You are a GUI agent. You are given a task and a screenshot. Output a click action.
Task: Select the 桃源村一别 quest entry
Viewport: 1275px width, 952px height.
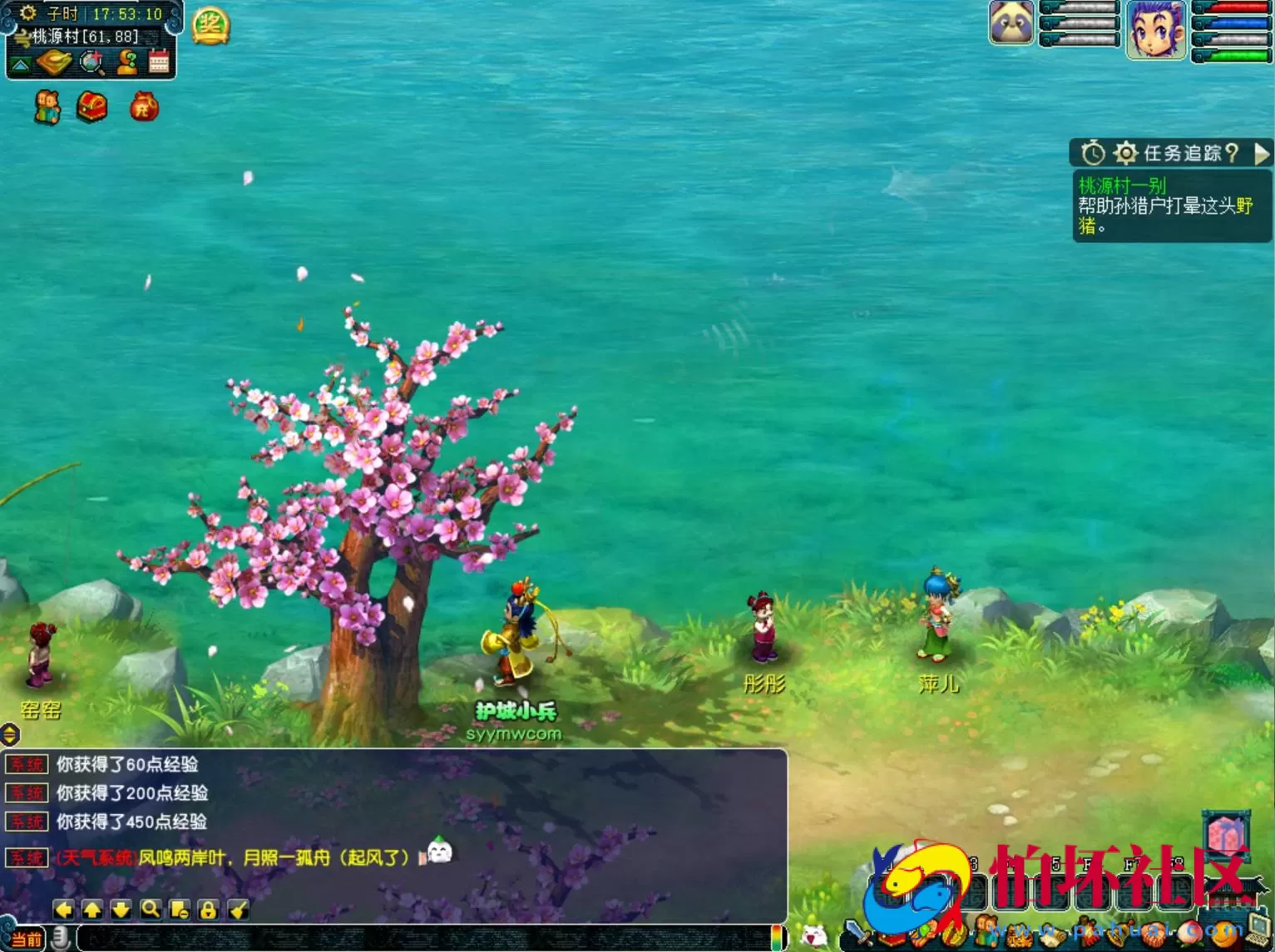click(x=1122, y=185)
